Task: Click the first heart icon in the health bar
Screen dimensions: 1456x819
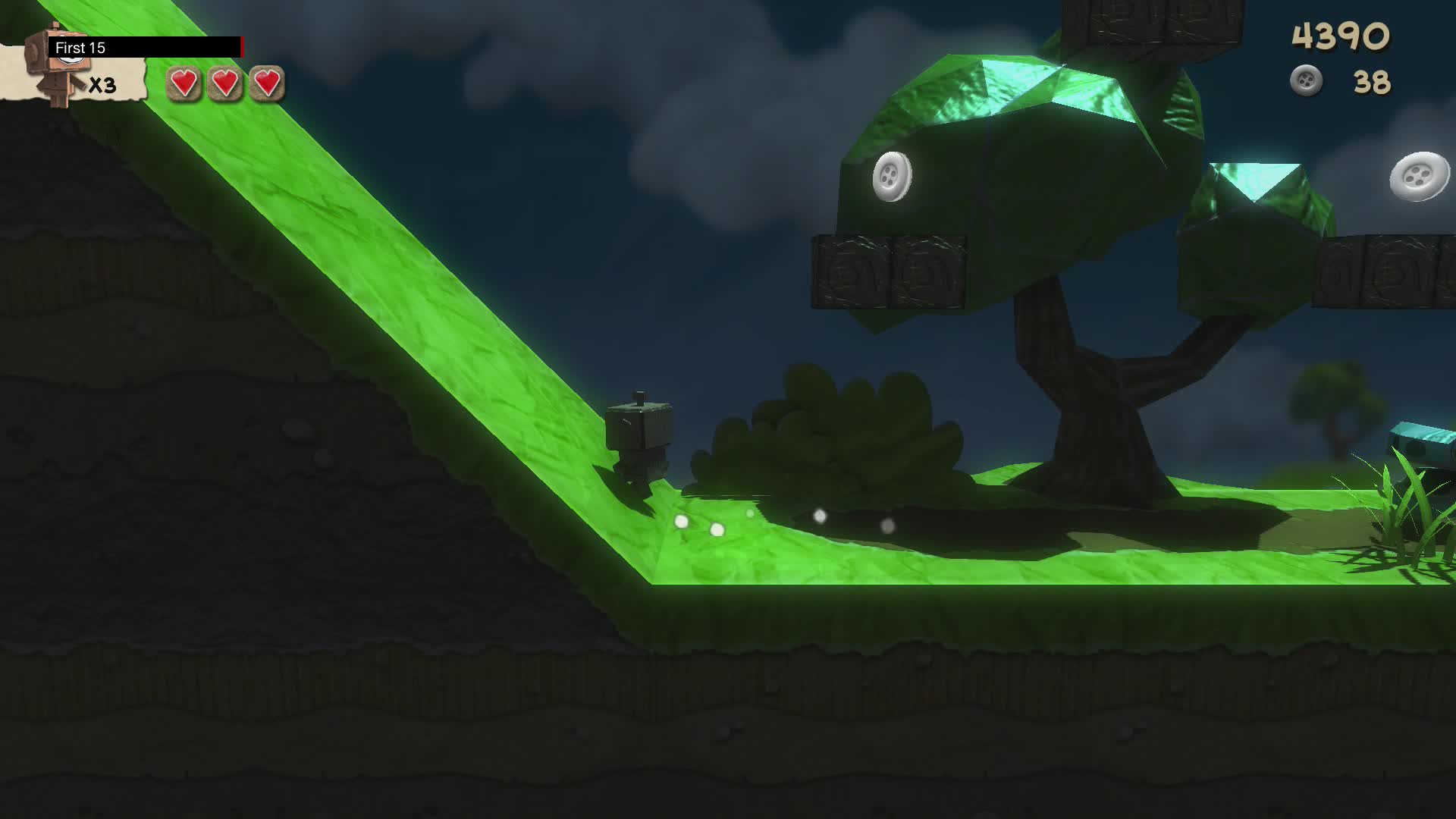Action: (182, 83)
